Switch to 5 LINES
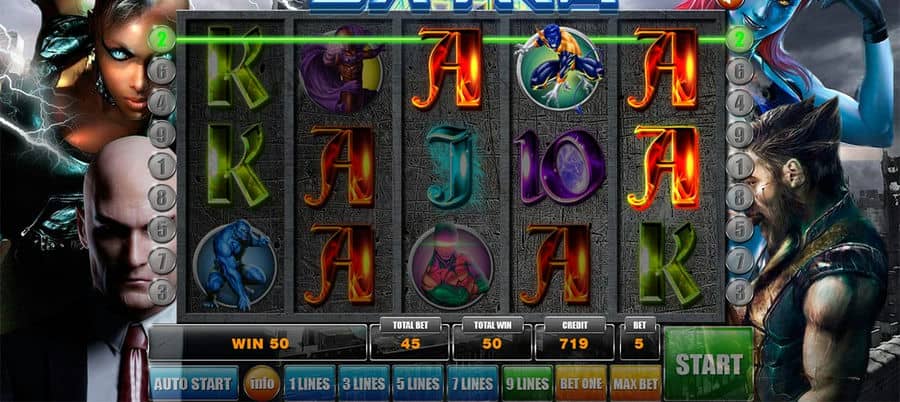 coord(417,383)
